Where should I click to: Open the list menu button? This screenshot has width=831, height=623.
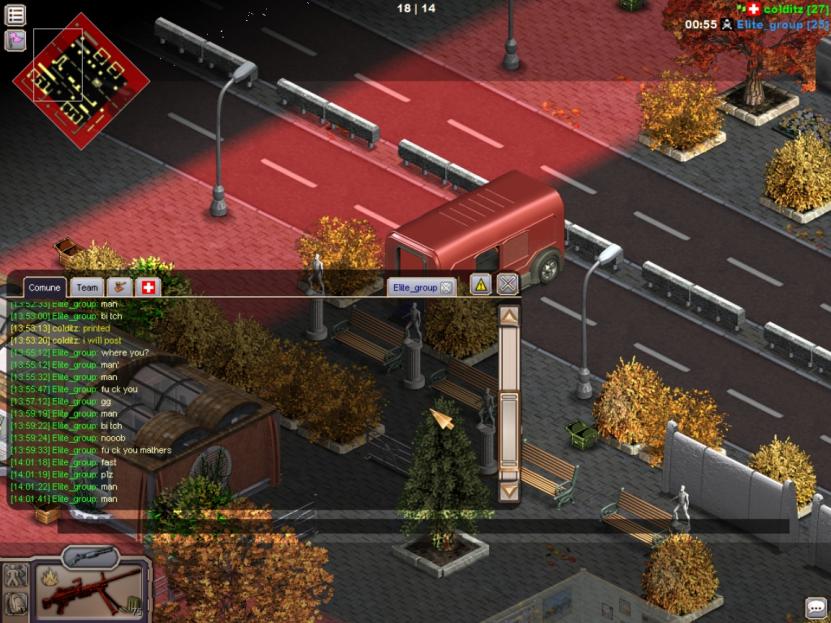[x=16, y=15]
